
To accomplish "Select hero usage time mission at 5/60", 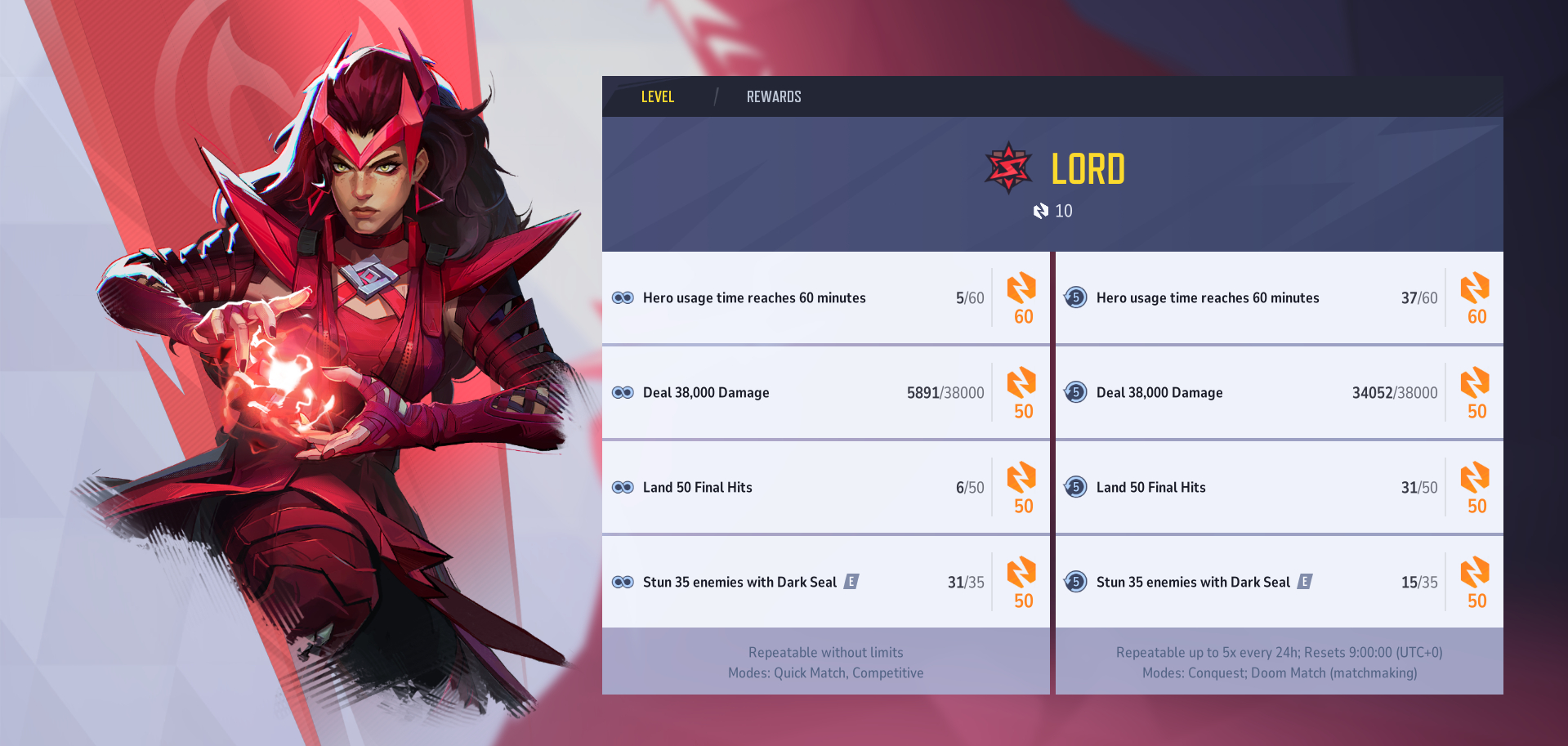I will (x=825, y=298).
